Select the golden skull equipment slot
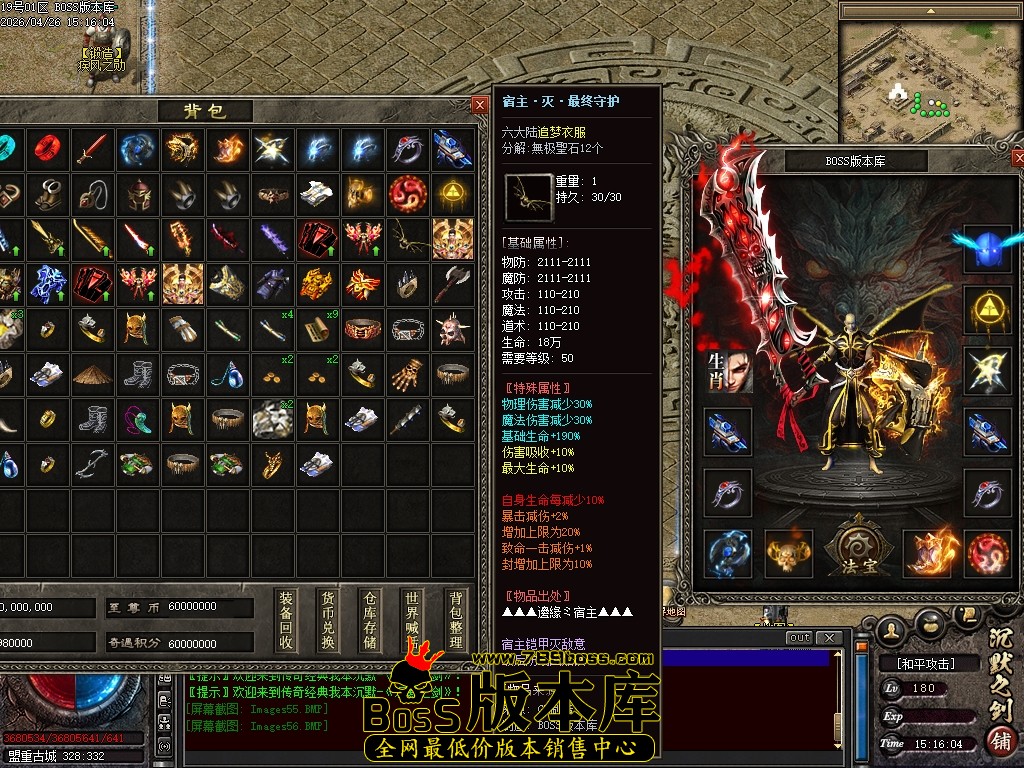This screenshot has height=768, width=1024. (x=788, y=553)
